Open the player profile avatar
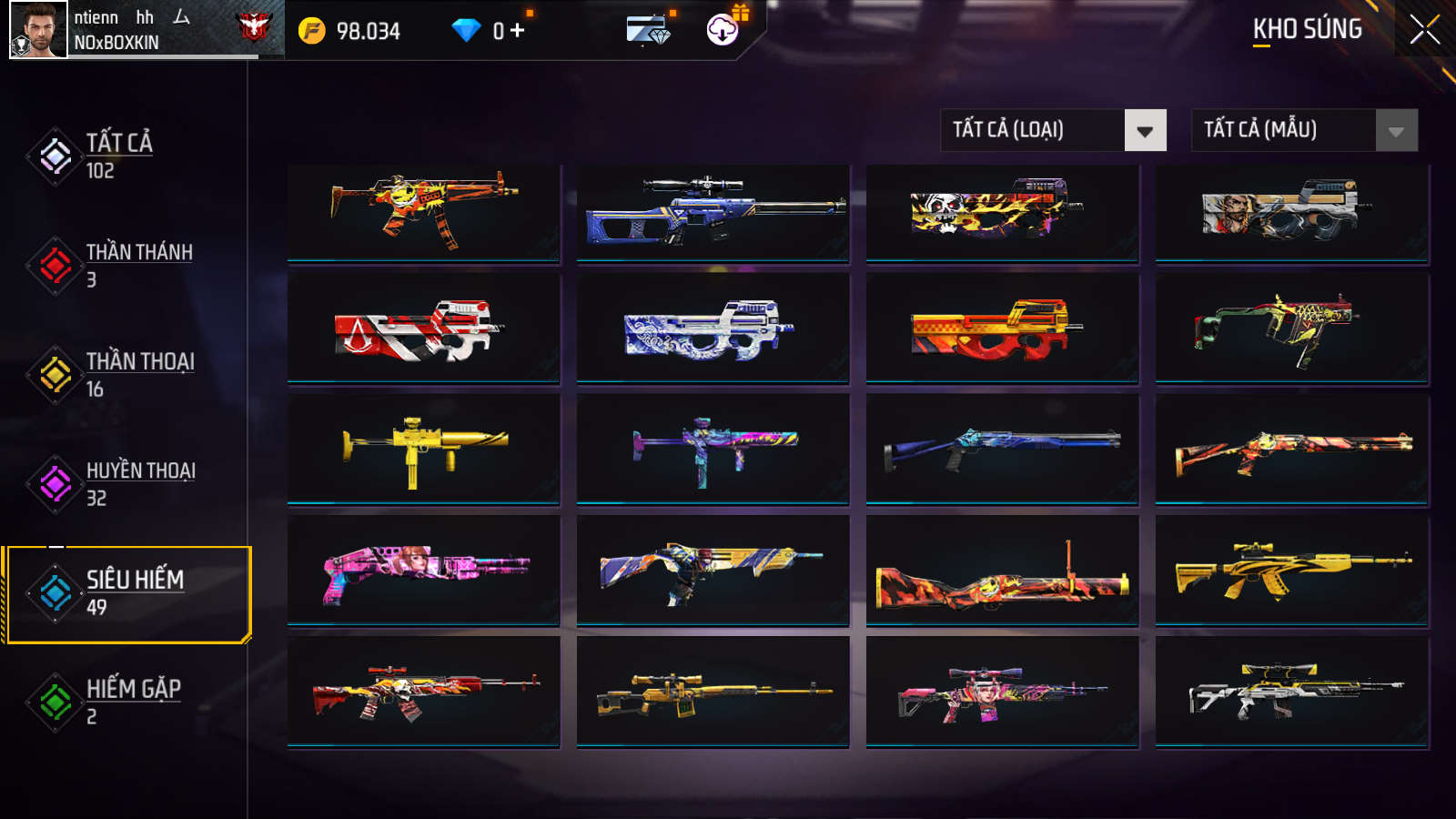 click(38, 30)
